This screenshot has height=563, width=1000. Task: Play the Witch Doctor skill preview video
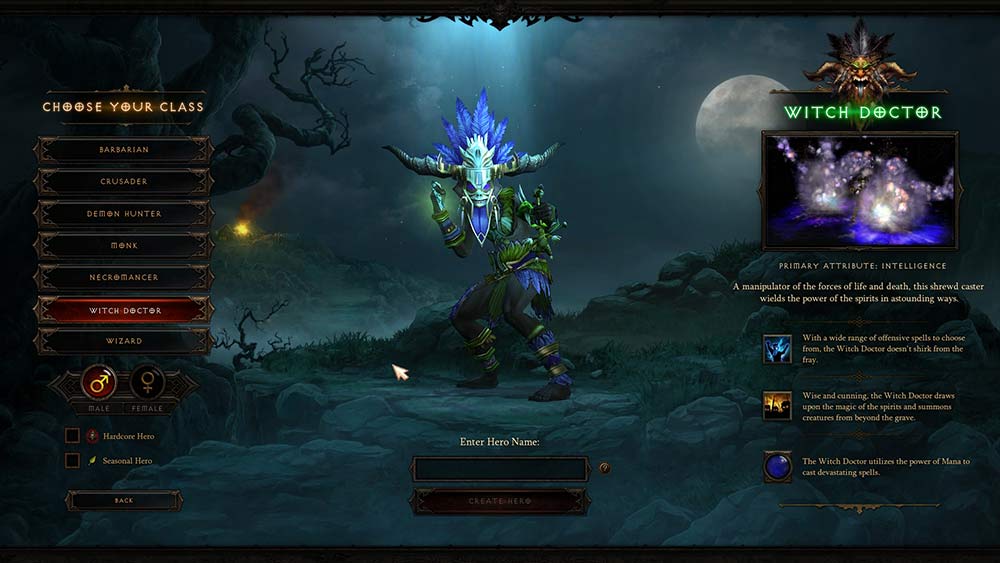point(860,191)
